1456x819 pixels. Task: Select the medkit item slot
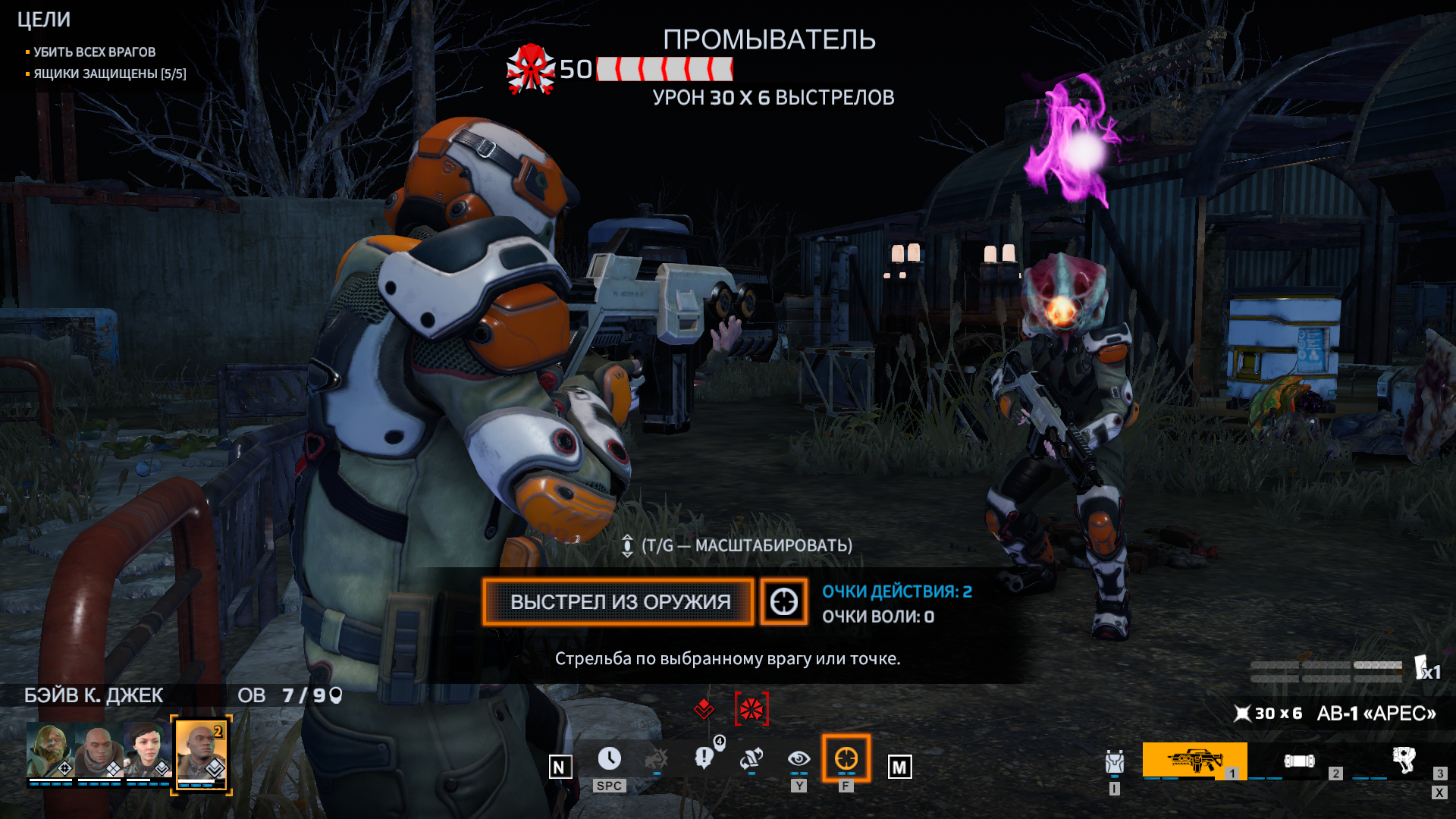tap(1403, 759)
